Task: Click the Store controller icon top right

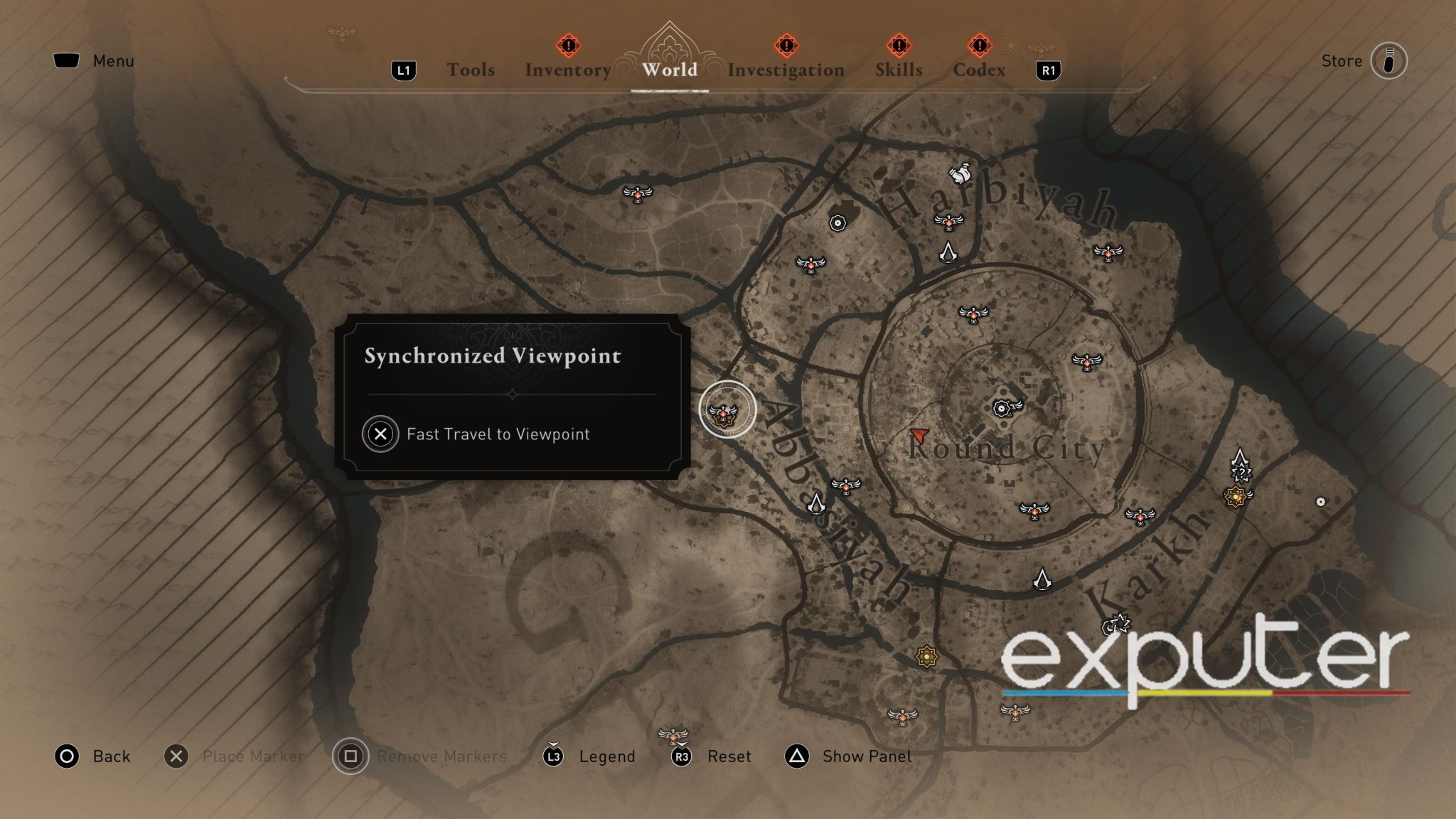Action: tap(1388, 60)
